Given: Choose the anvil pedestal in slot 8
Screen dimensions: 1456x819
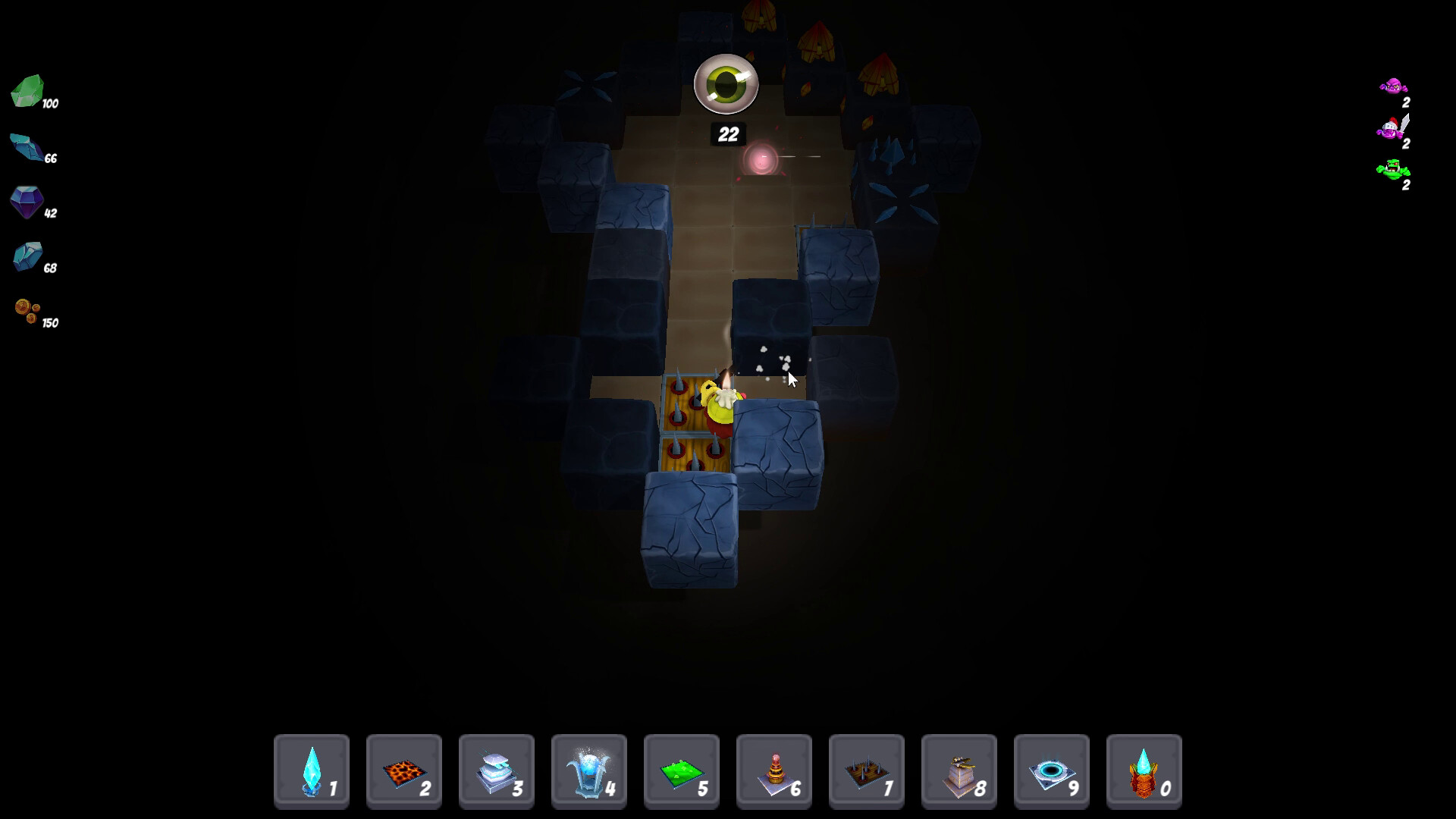Looking at the screenshot, I should point(959,770).
